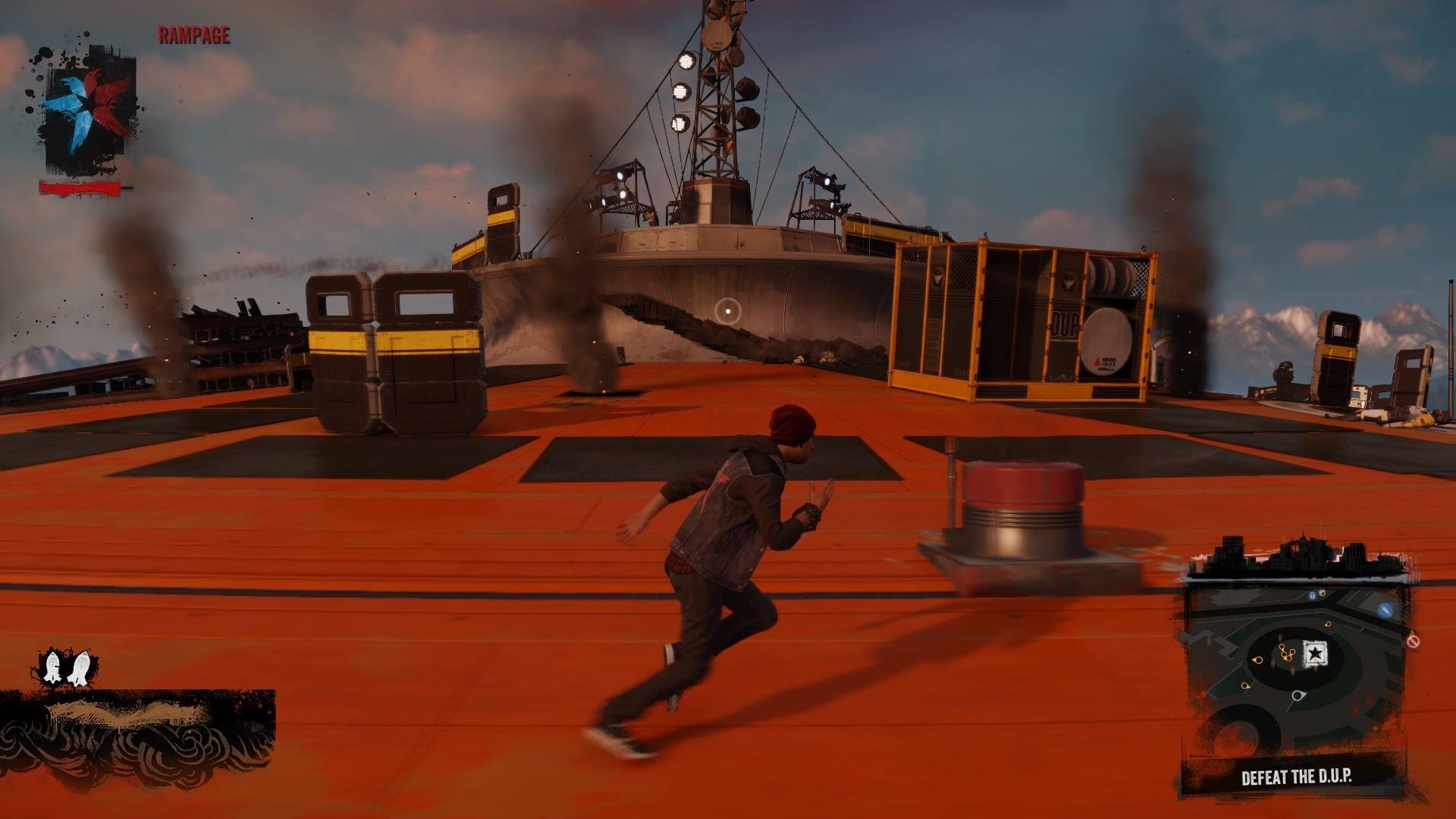1456x819 pixels.
Task: Select the DEFEAT THE D.U.P. objective text
Action: click(x=1297, y=775)
